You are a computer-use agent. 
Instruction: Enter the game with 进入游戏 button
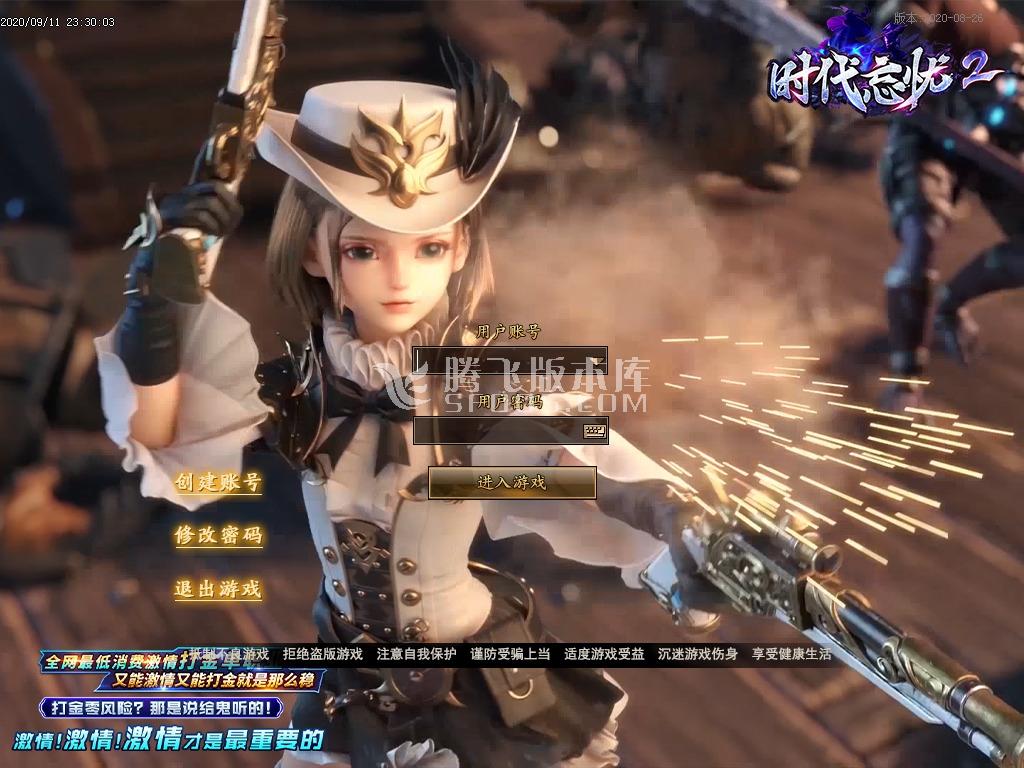pyautogui.click(x=512, y=482)
